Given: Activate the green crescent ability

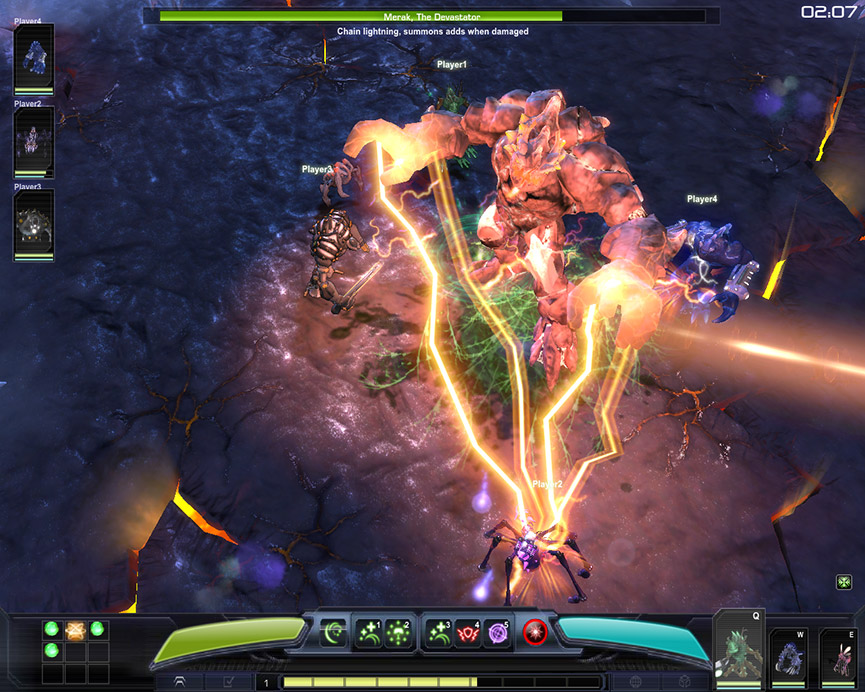Looking at the screenshot, I should (x=334, y=631).
